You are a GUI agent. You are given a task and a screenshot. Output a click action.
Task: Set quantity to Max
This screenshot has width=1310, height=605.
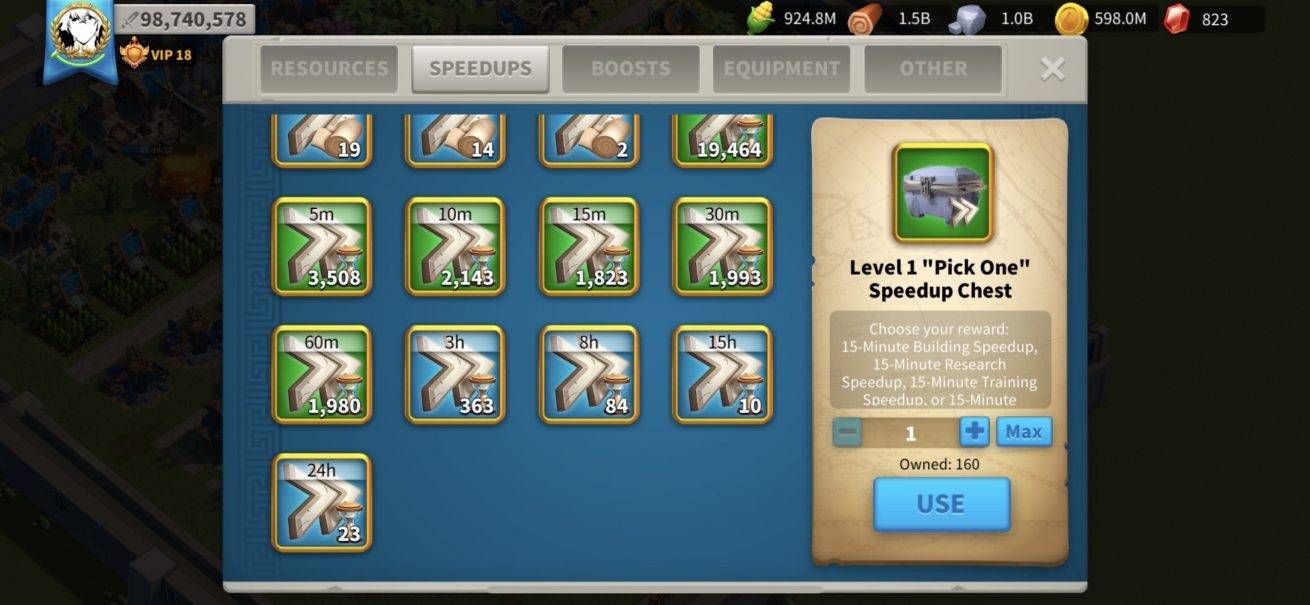1024,432
